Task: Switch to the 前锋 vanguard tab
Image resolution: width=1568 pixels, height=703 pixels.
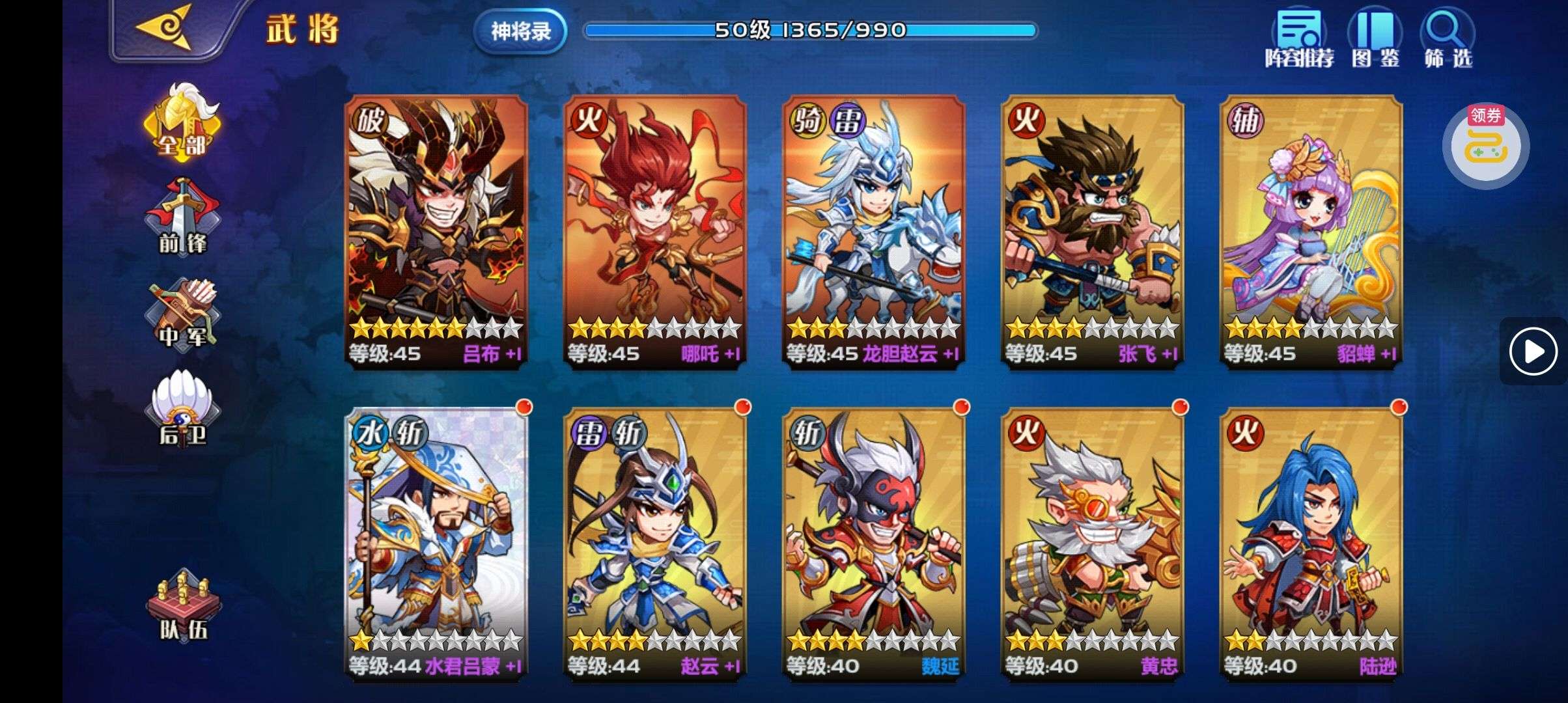Action: coord(182,217)
